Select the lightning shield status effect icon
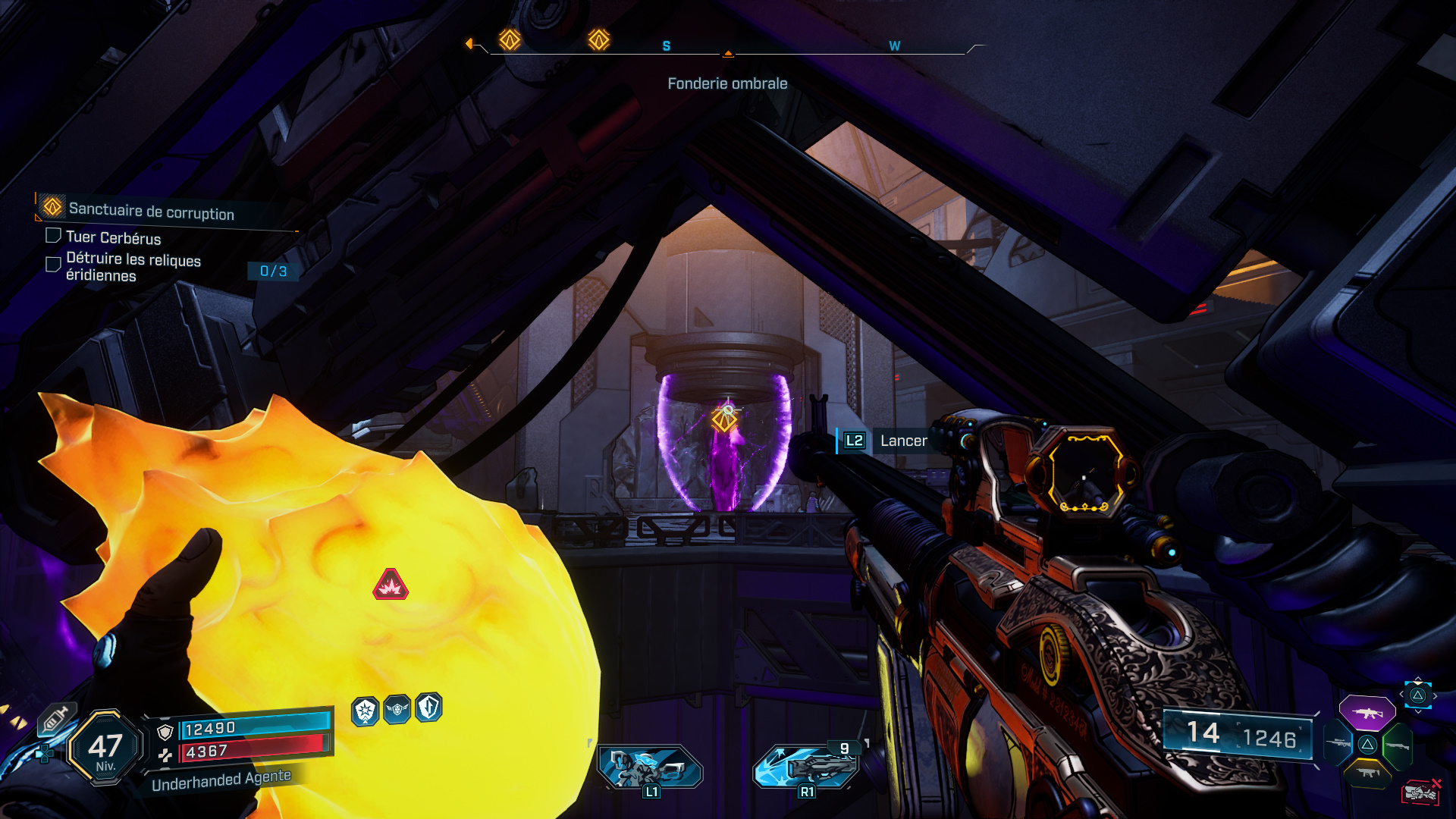1456x819 pixels. point(428,708)
